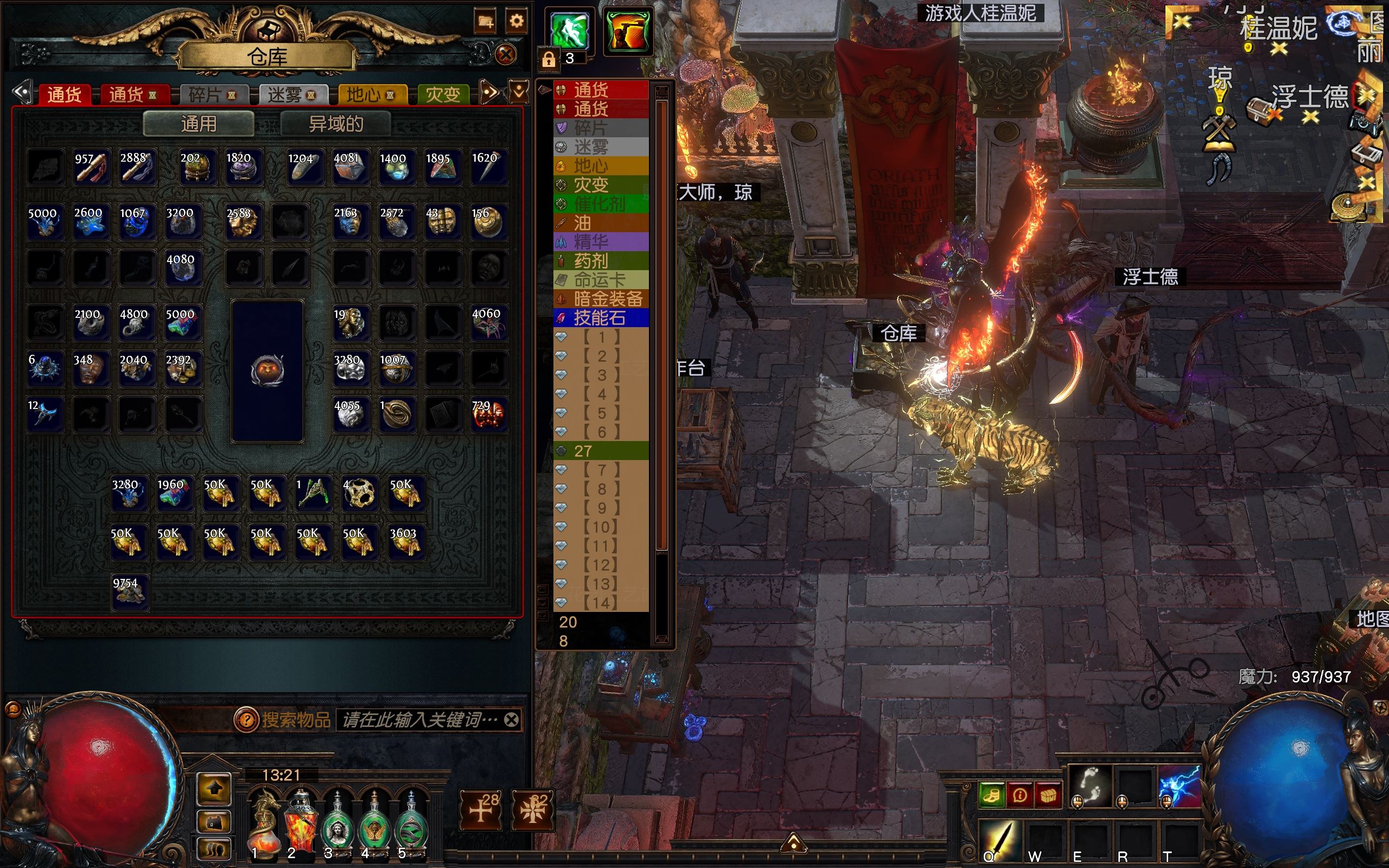
Task: Open 精华 from the tab list
Action: click(x=600, y=242)
